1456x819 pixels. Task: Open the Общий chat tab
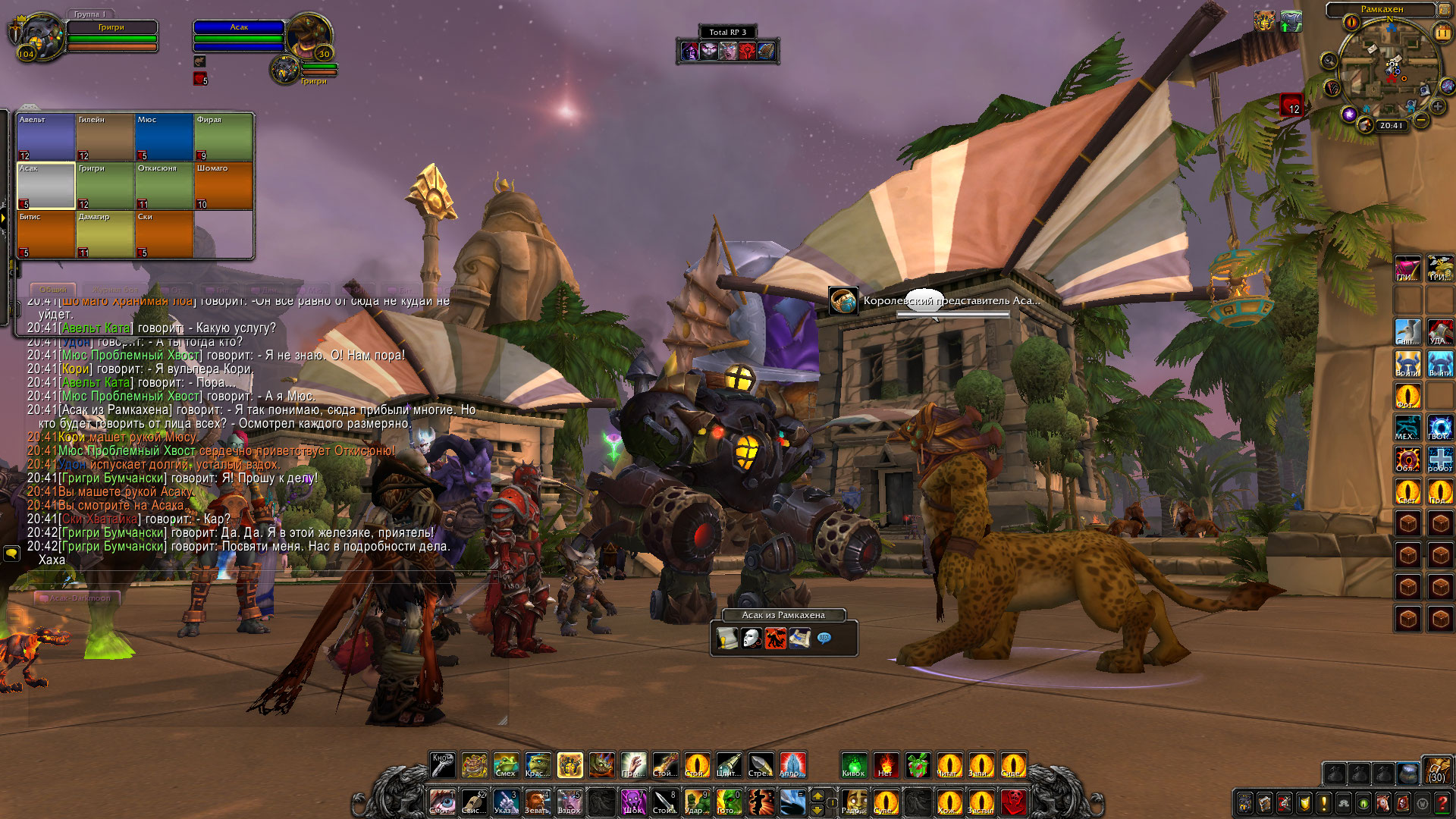pyautogui.click(x=53, y=290)
